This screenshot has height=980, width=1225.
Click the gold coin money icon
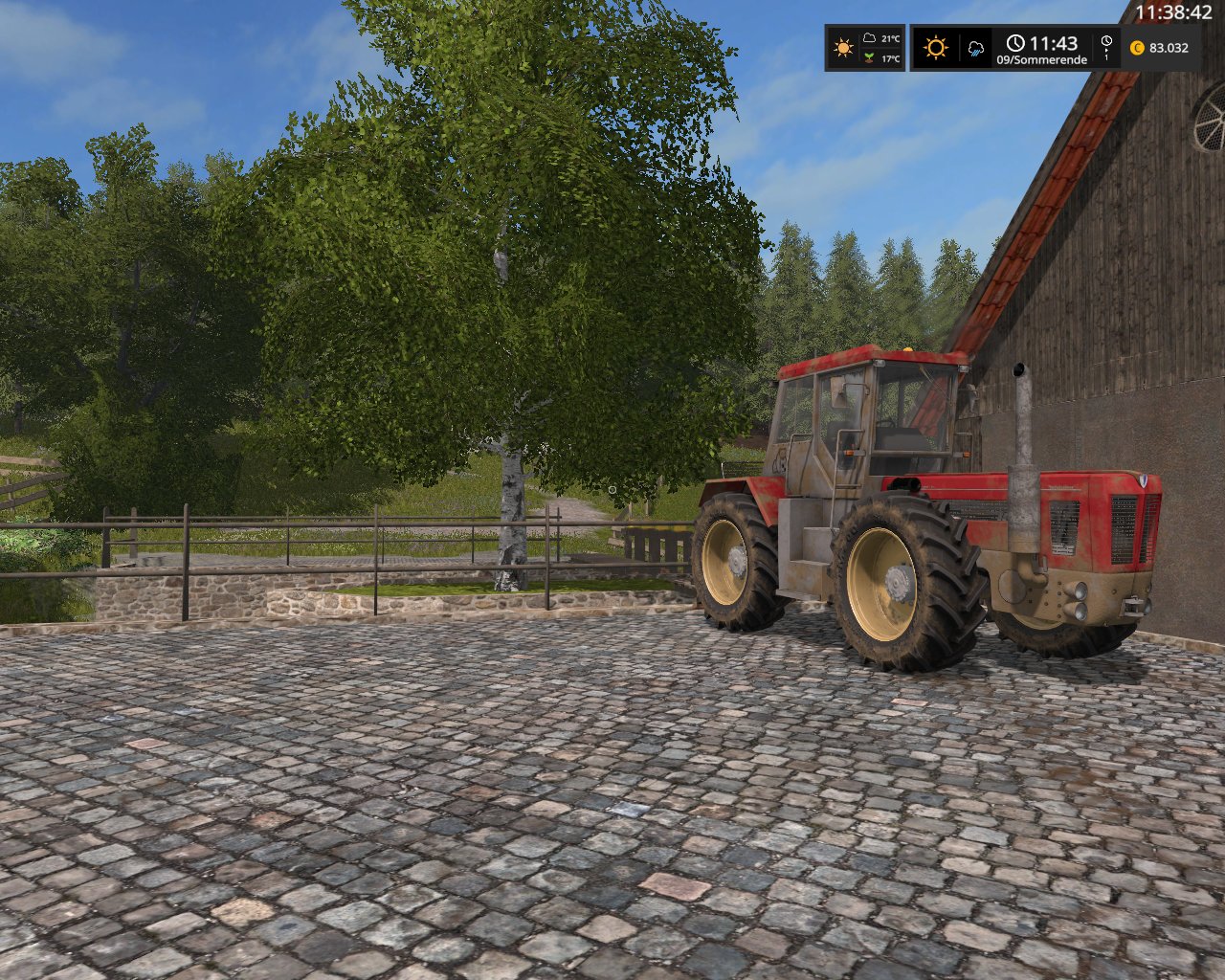click(x=1137, y=48)
